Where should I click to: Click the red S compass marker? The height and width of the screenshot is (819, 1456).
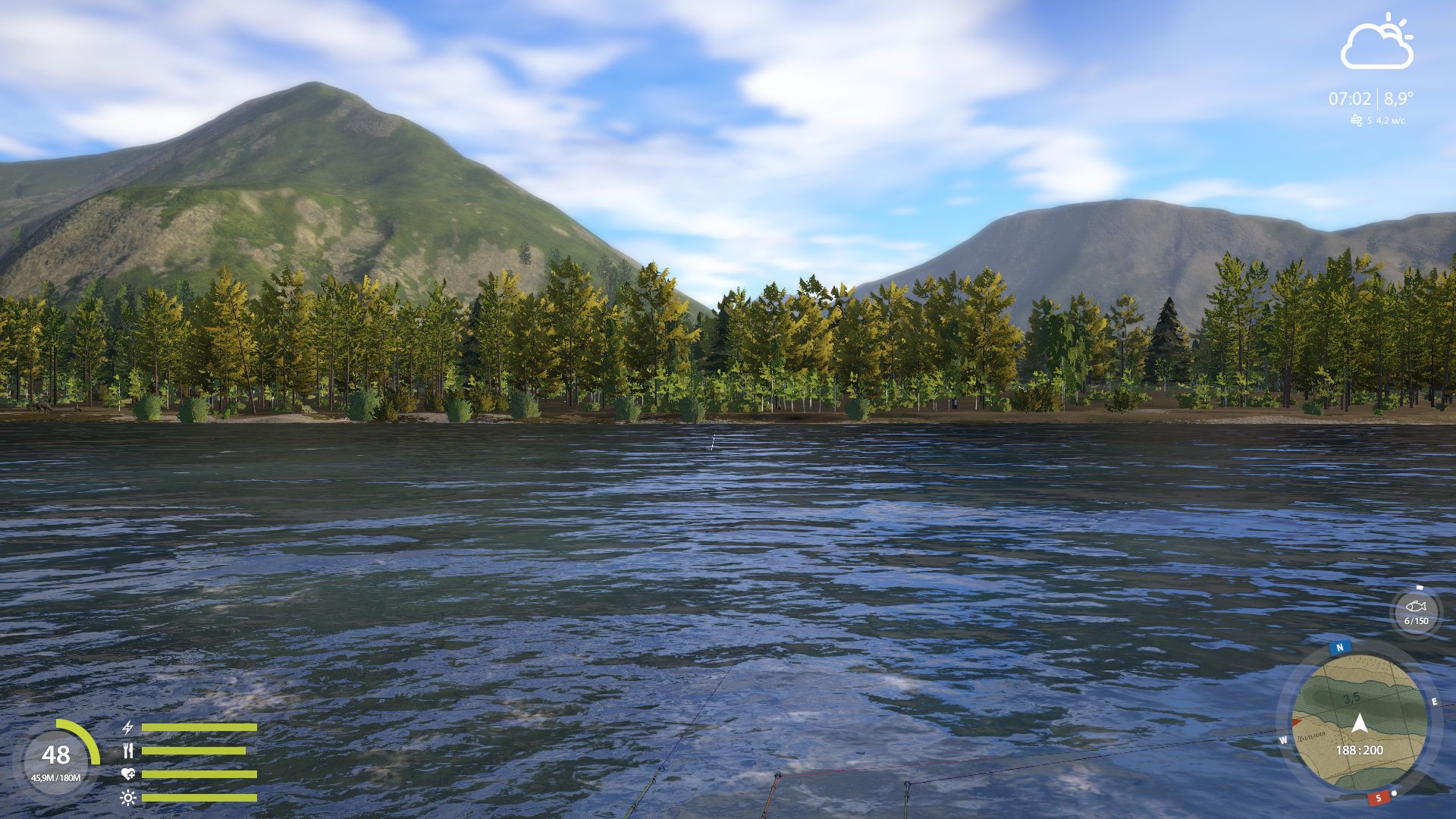point(1379,798)
